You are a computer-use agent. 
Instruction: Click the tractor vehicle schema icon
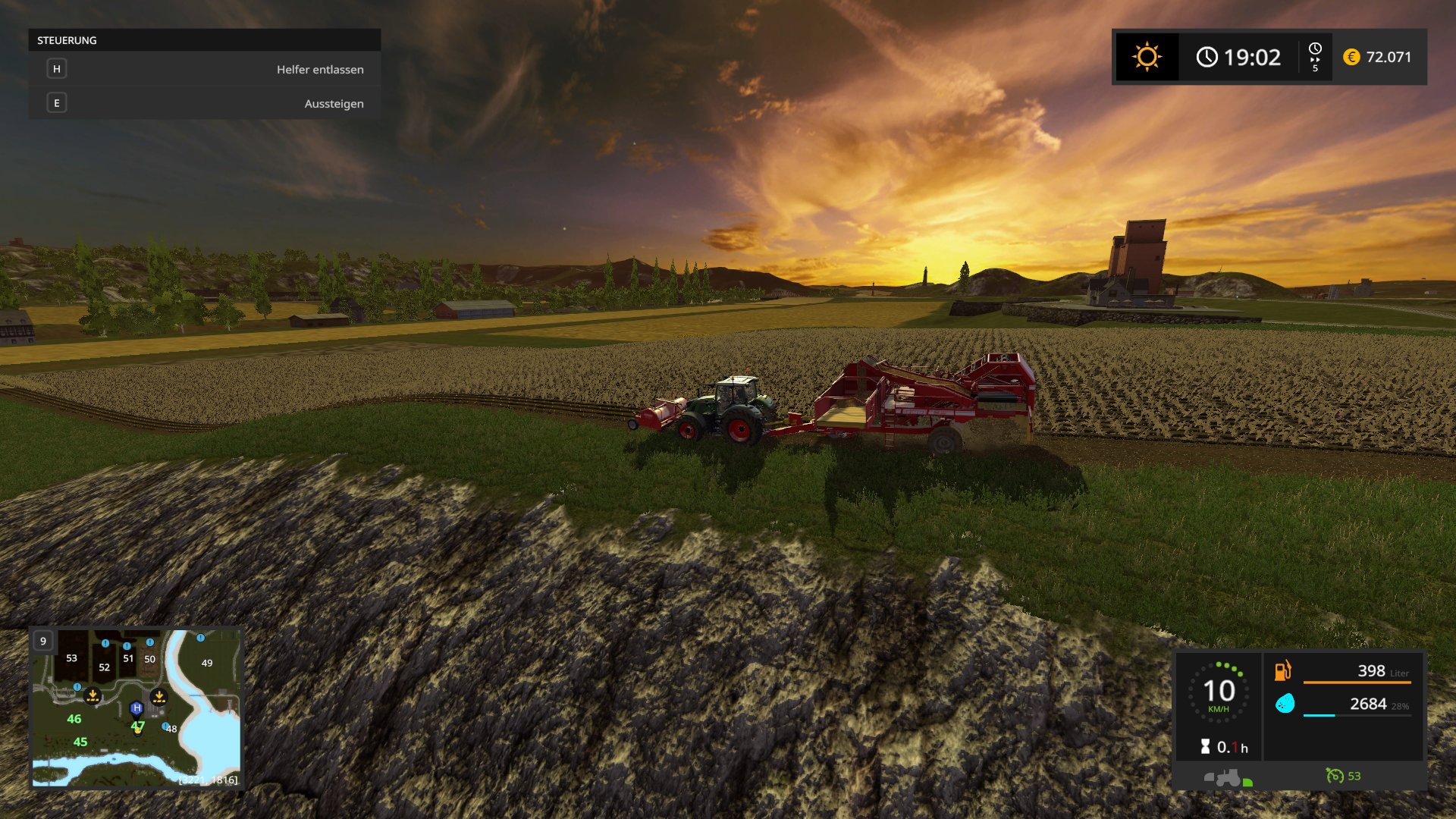coord(1223,777)
